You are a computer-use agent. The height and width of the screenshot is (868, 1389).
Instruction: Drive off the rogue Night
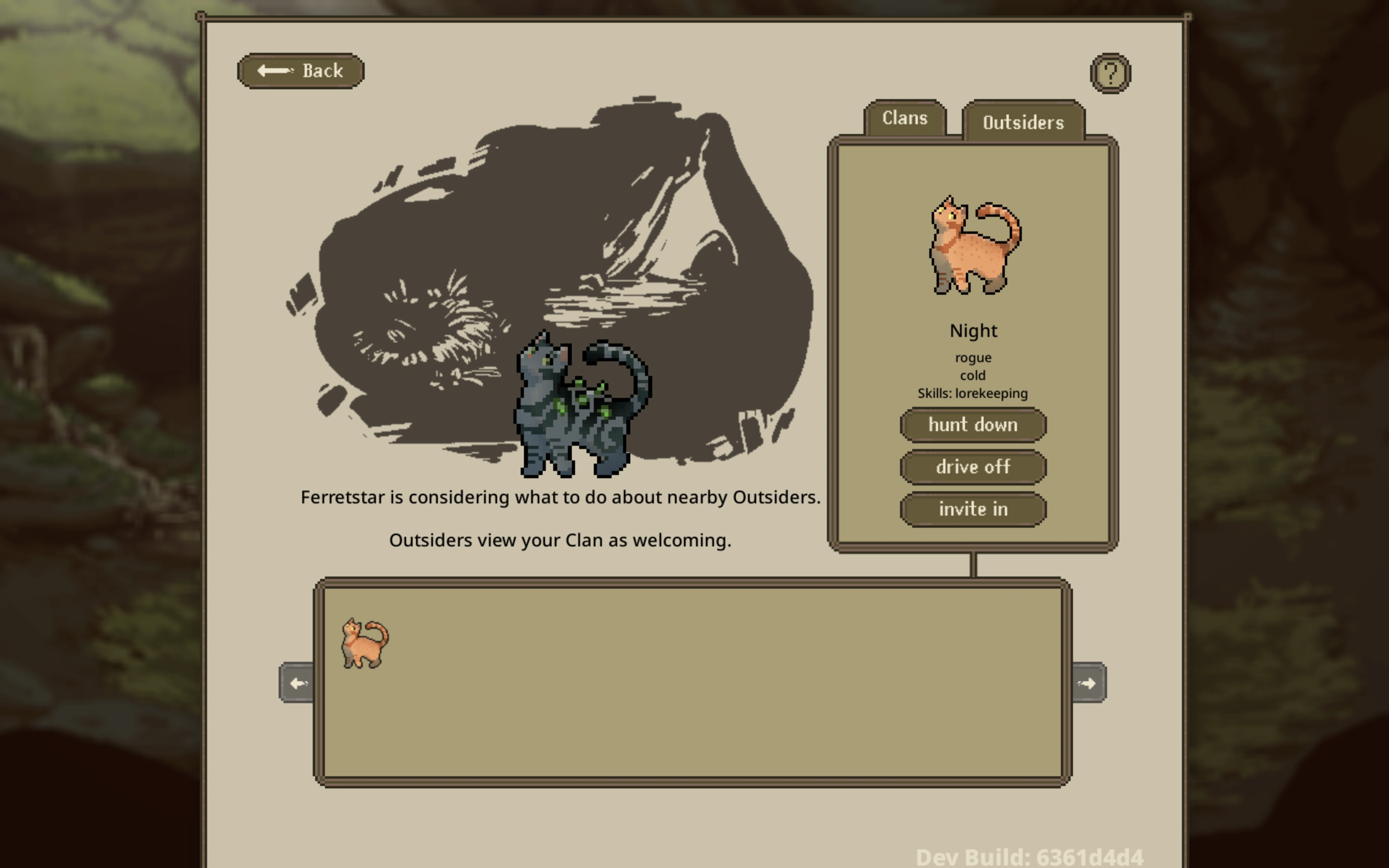[x=973, y=467]
